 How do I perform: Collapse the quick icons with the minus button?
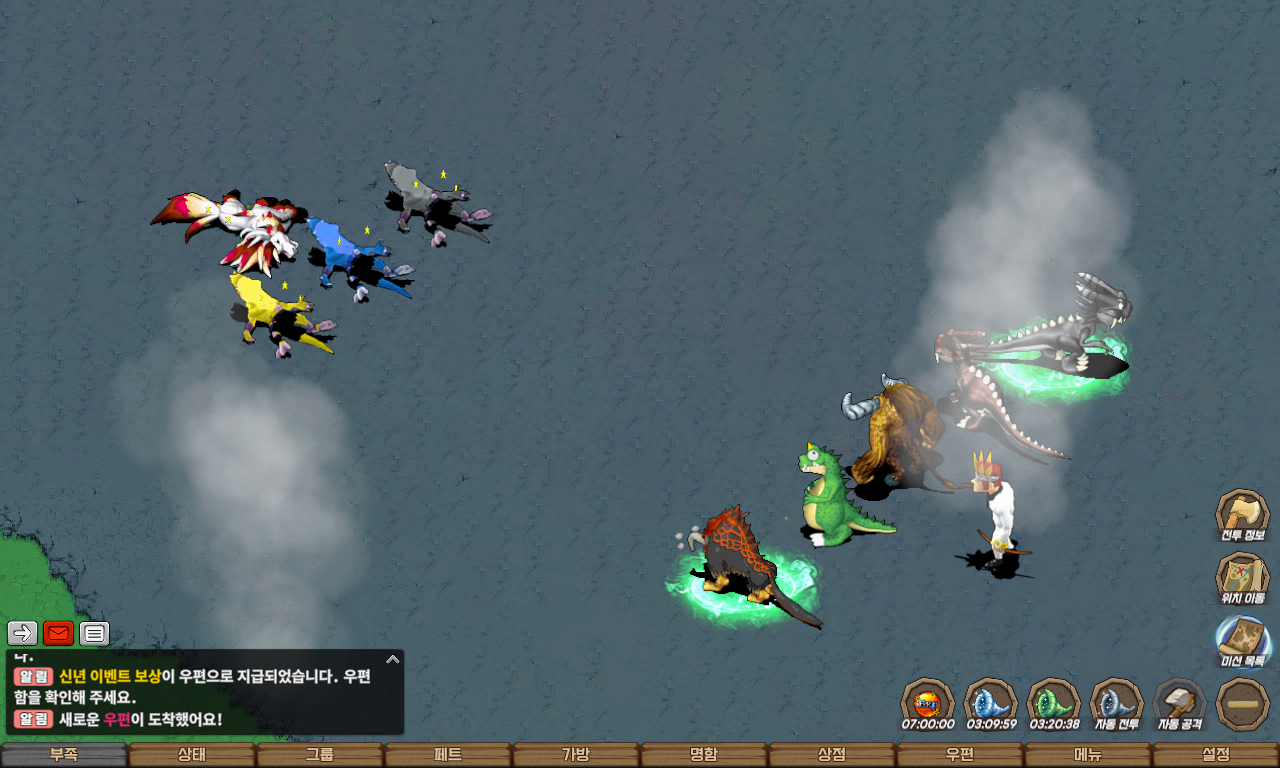1243,703
